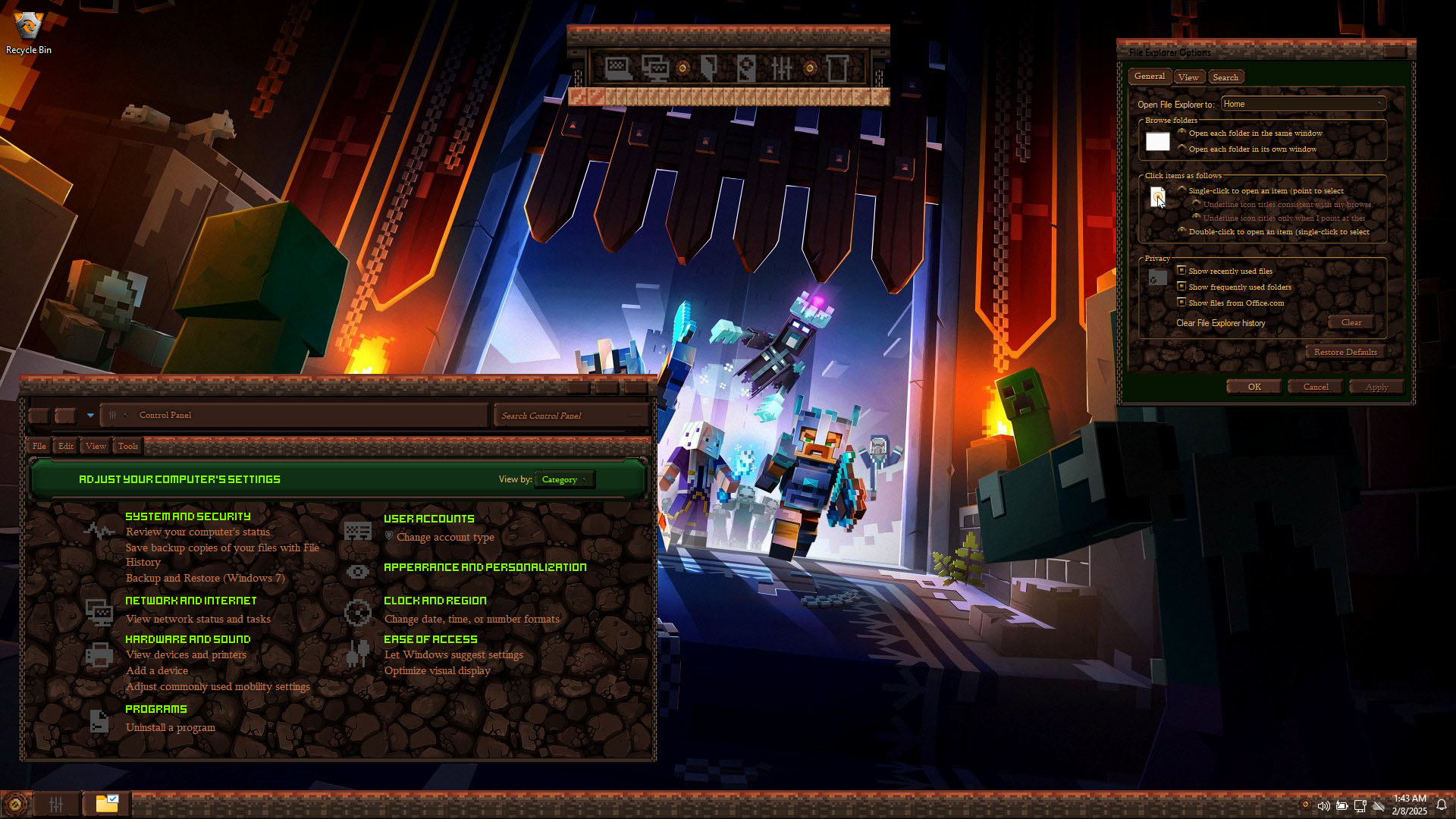Open the Programs category
Viewport: 1456px width, 819px height.
[x=155, y=709]
